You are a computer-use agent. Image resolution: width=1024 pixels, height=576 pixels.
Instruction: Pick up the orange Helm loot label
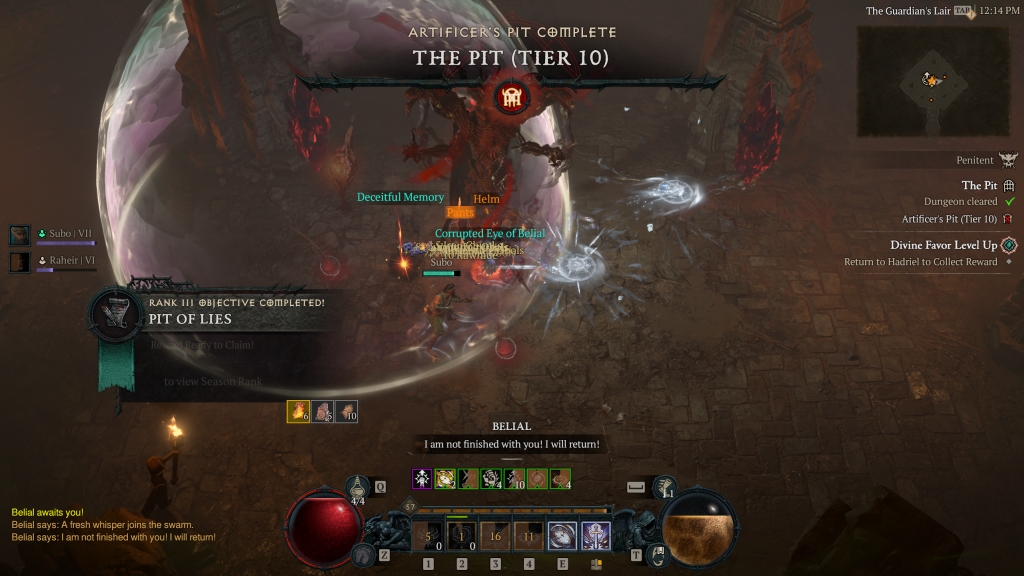pos(486,199)
